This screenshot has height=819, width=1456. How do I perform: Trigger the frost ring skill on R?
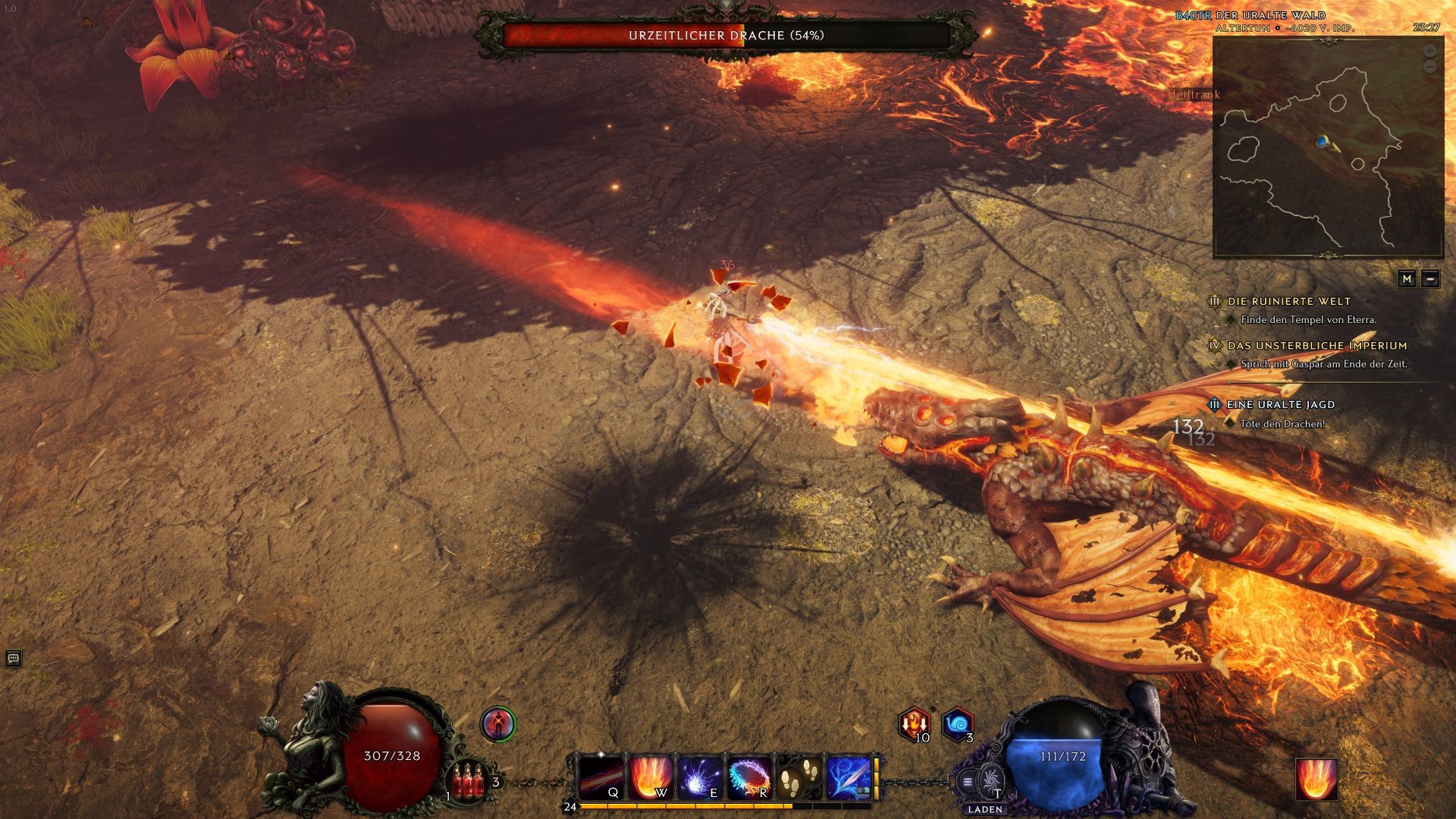[749, 777]
